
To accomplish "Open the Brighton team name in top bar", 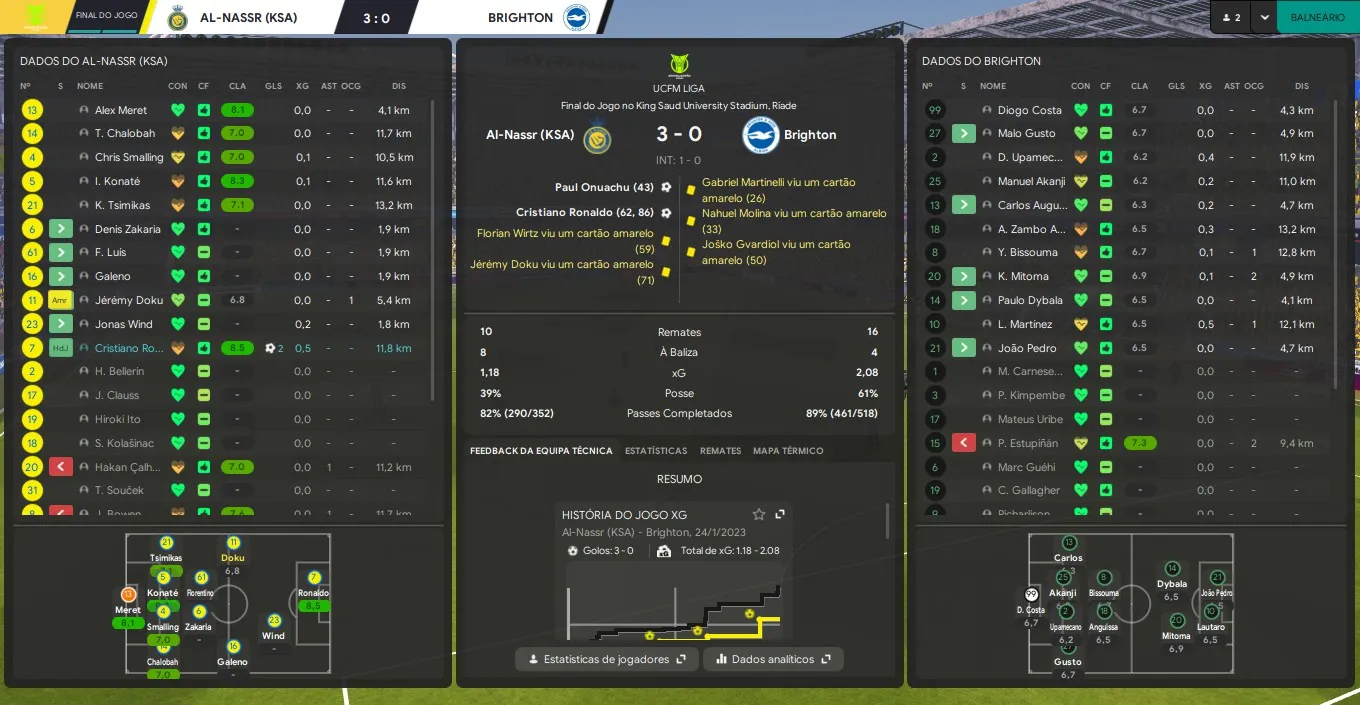I will click(520, 17).
